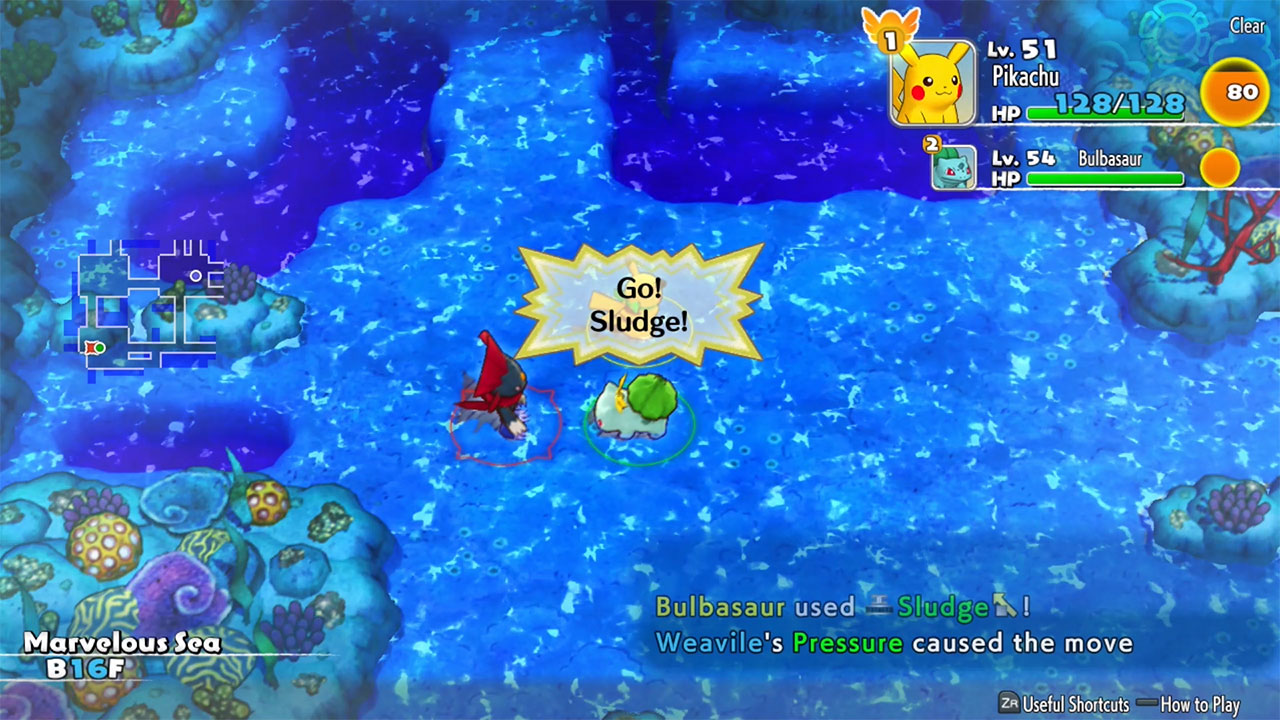
Task: Click the ZR button icon near Useful Shortcuts
Action: tap(1008, 702)
